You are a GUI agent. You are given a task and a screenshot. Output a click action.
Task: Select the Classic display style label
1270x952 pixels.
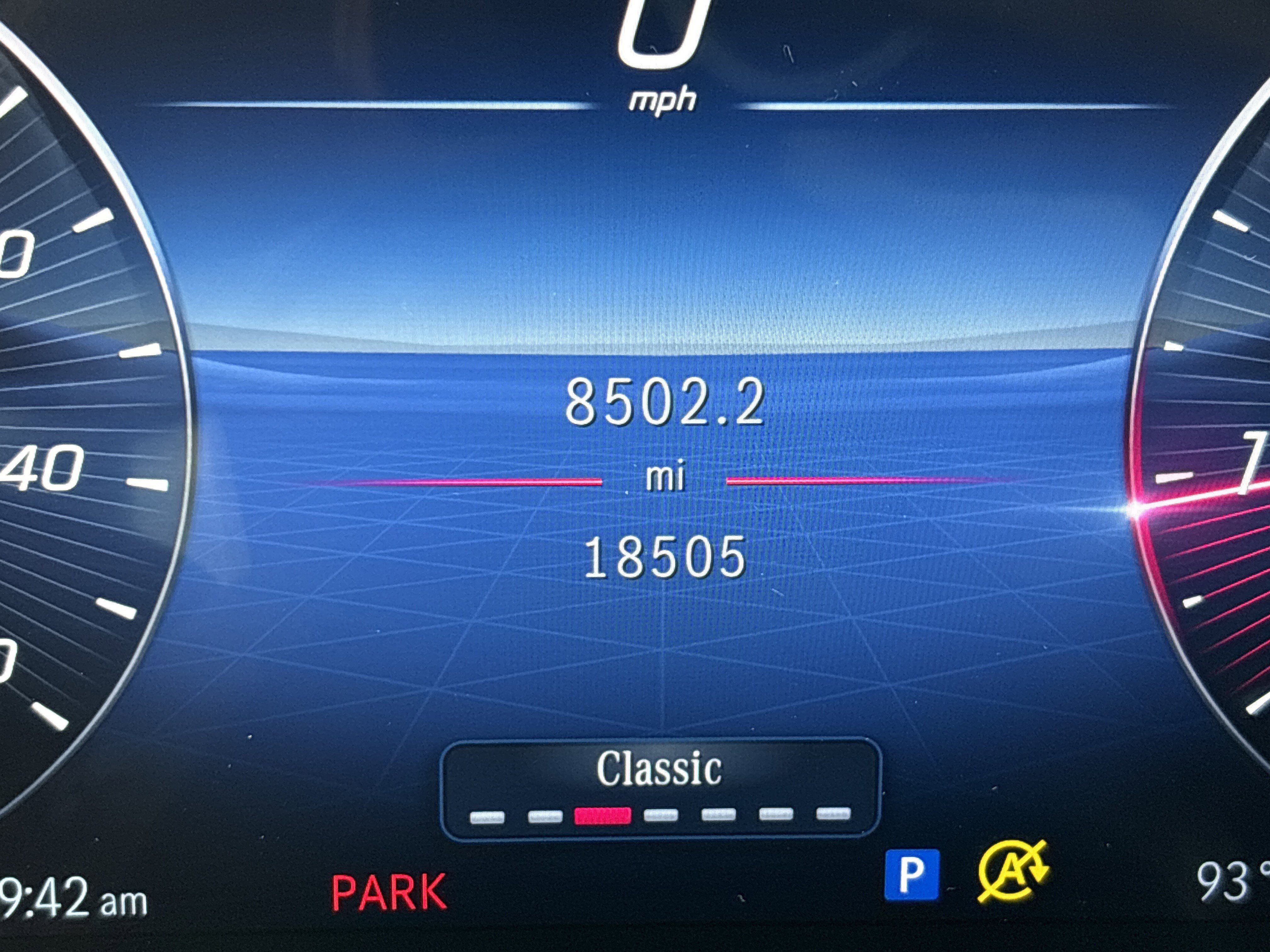659,769
